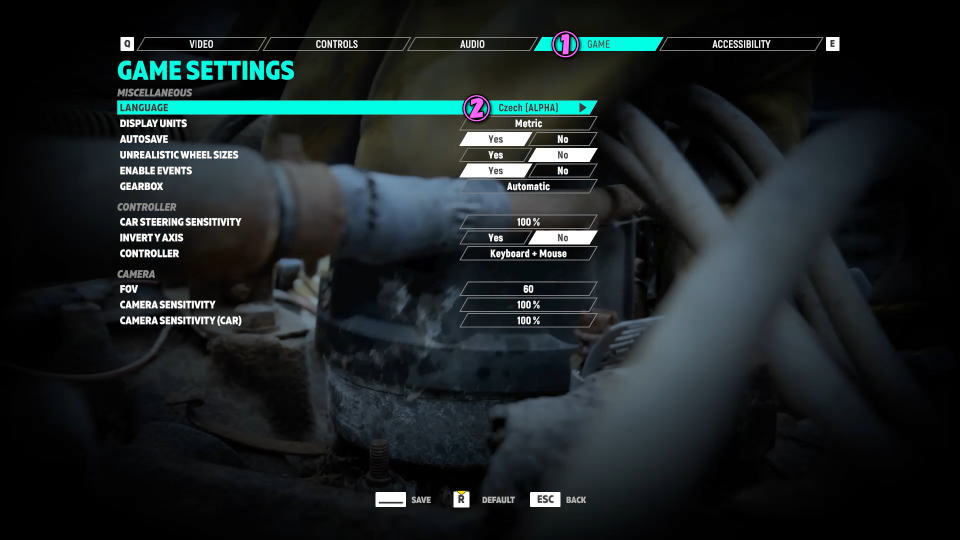Set Autosave to Yes
The height and width of the screenshot is (540, 960).
tap(495, 139)
